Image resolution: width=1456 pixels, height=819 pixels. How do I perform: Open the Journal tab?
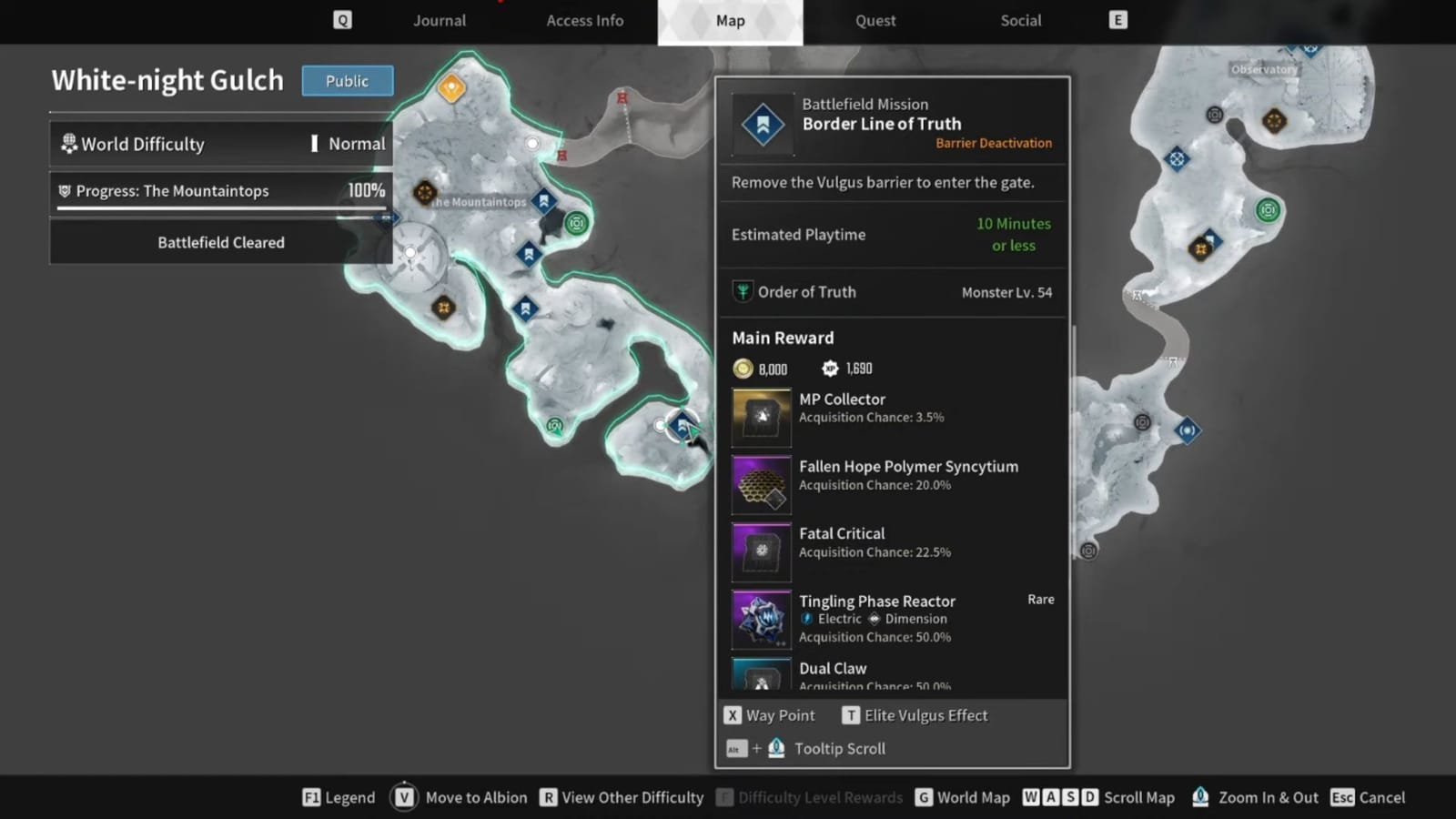439,20
